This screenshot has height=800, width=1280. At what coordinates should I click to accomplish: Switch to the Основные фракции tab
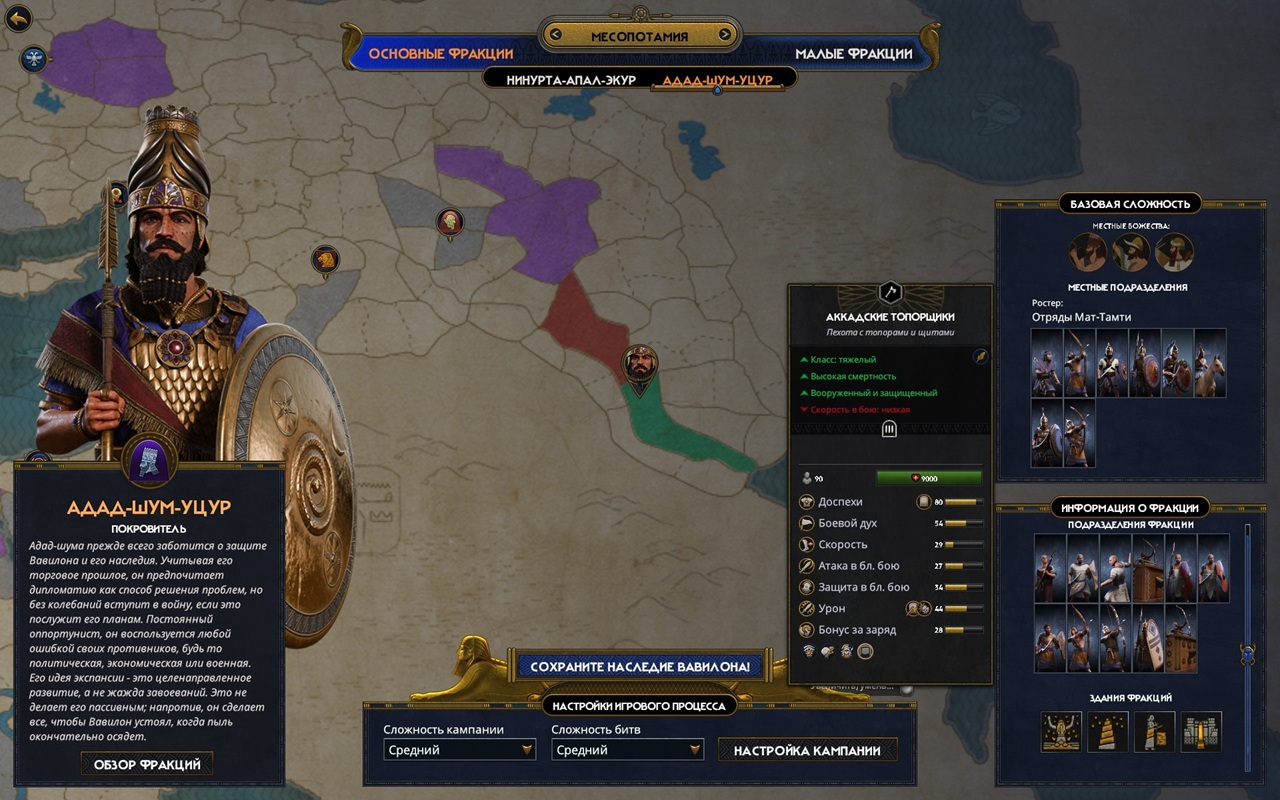[x=440, y=53]
